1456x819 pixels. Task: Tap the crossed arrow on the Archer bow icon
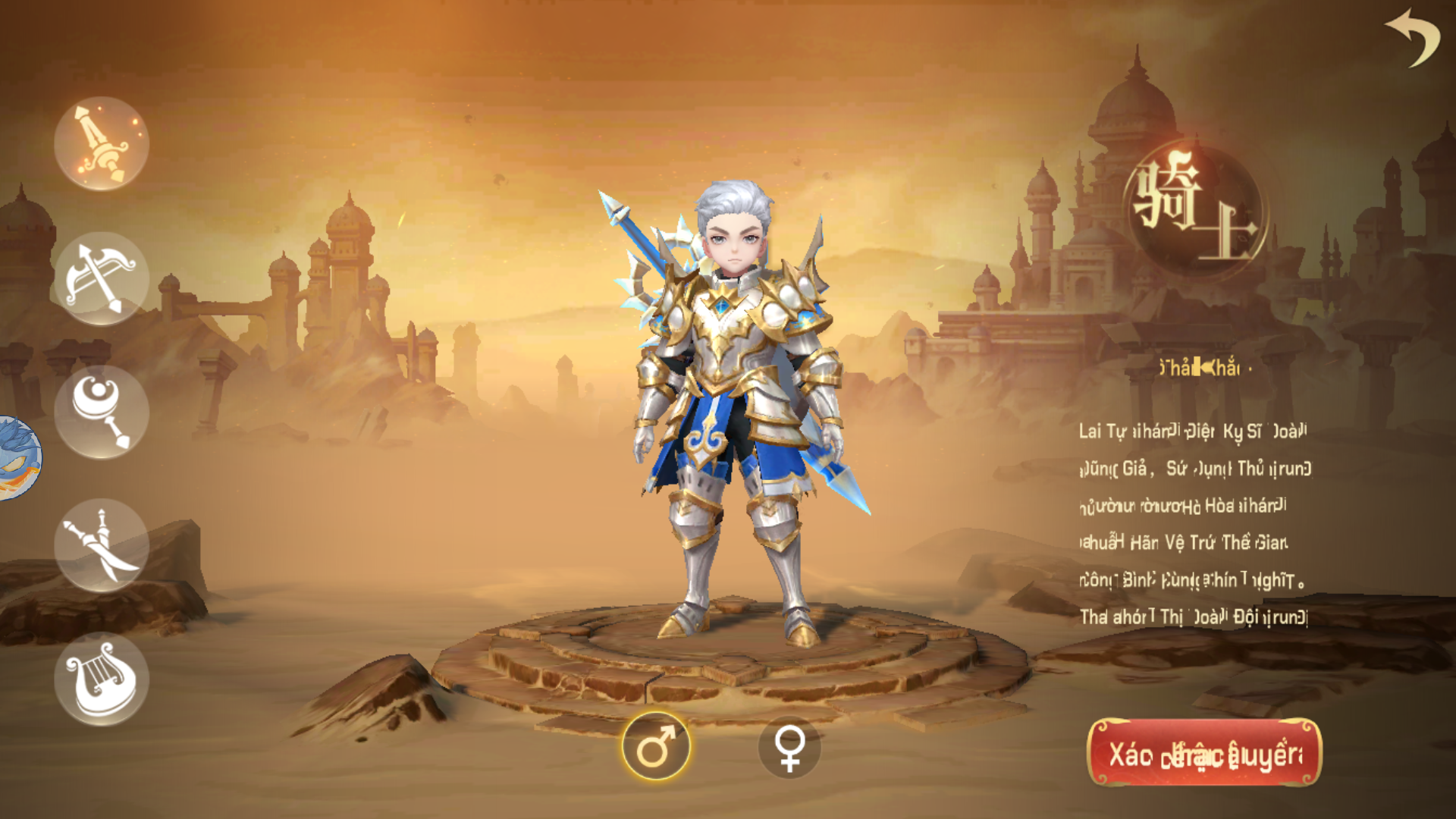99,277
